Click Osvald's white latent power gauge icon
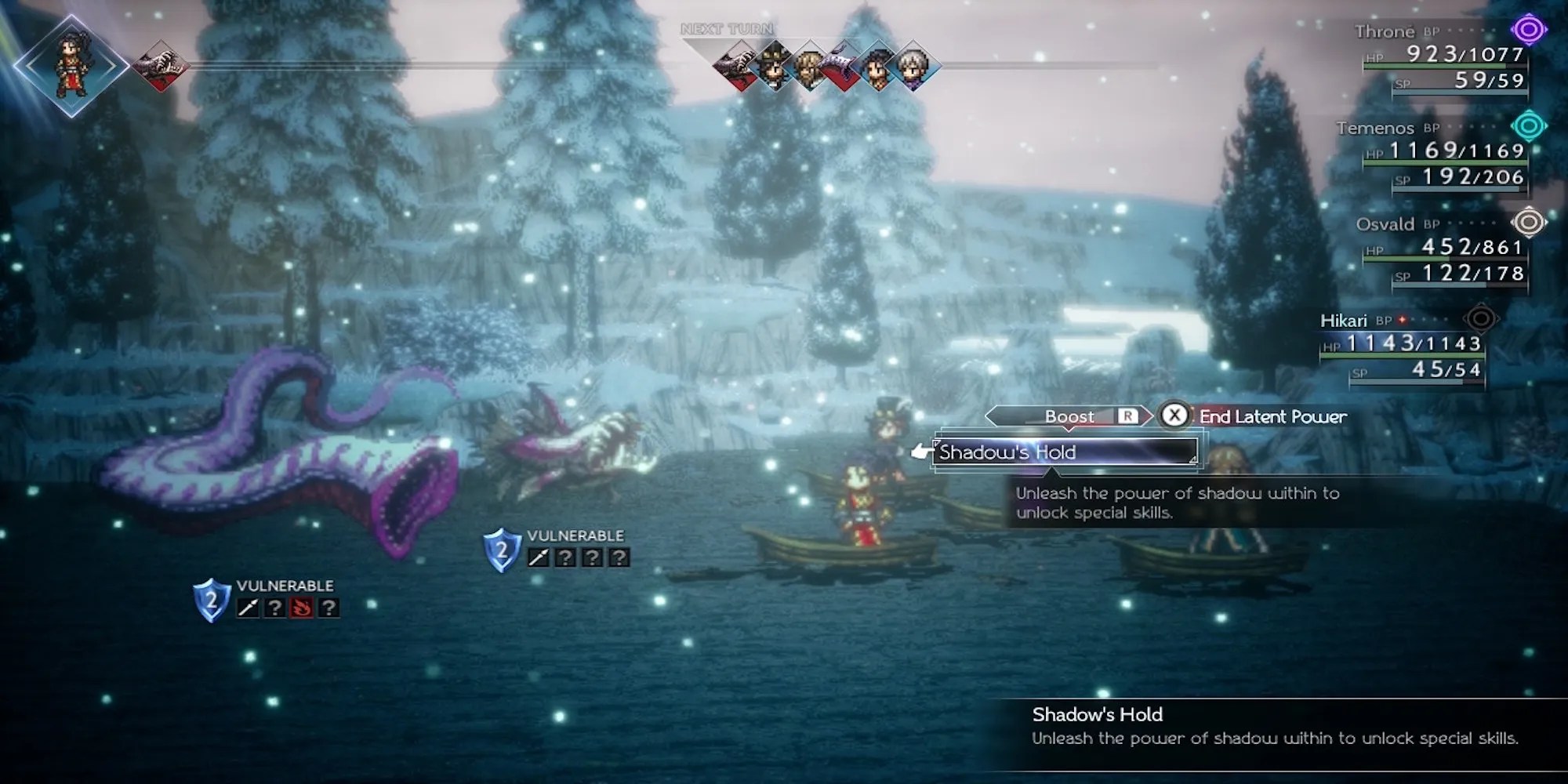1568x784 pixels. [x=1528, y=223]
